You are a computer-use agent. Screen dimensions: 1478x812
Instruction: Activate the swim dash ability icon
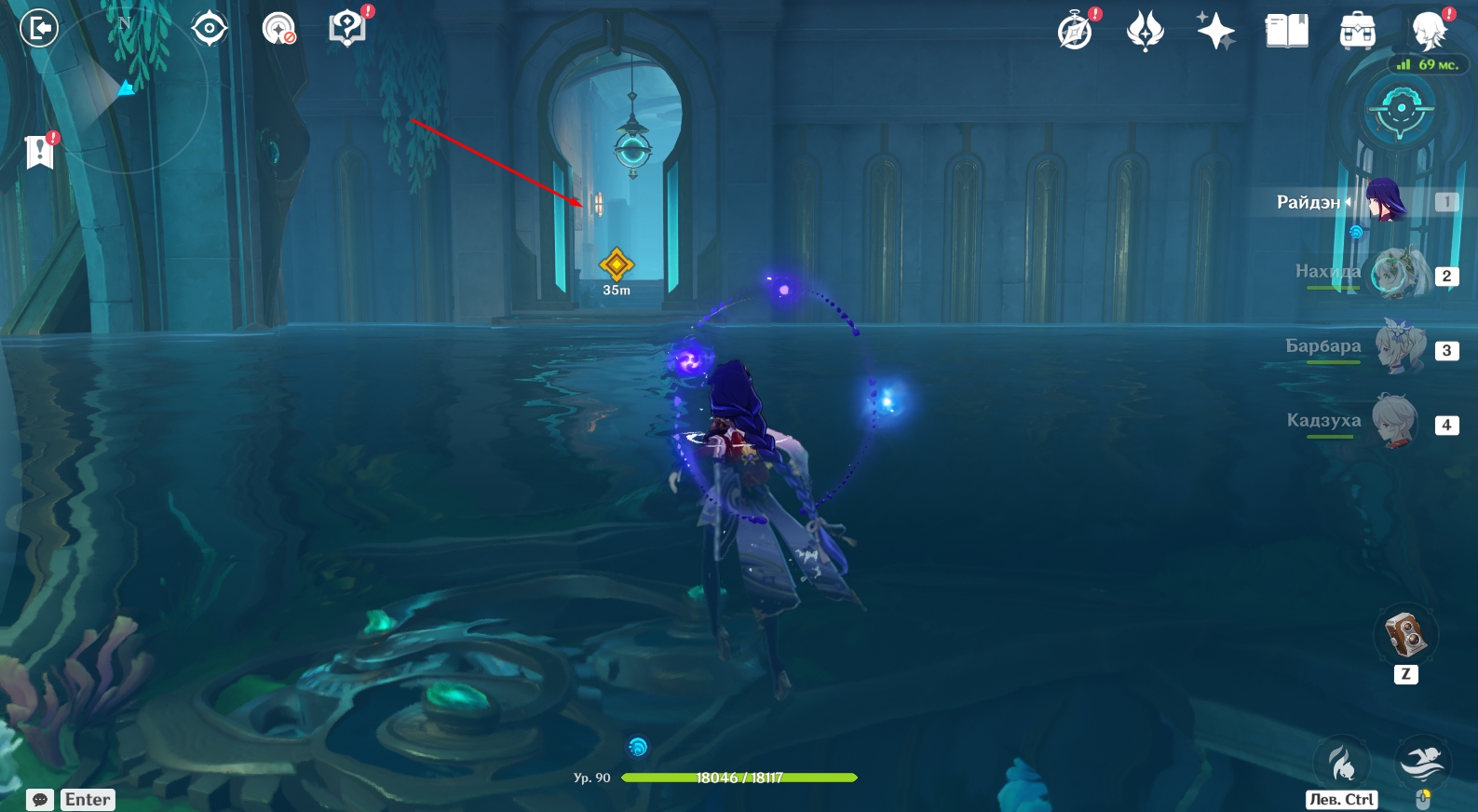(1422, 763)
